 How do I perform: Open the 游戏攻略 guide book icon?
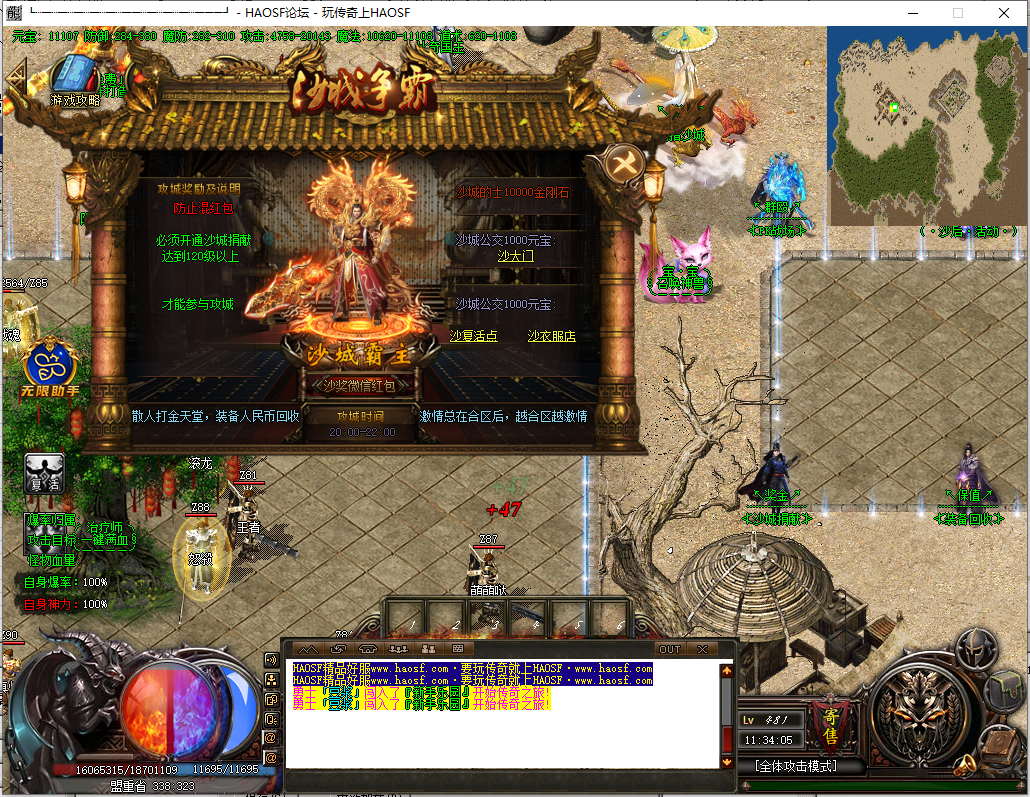[x=74, y=77]
